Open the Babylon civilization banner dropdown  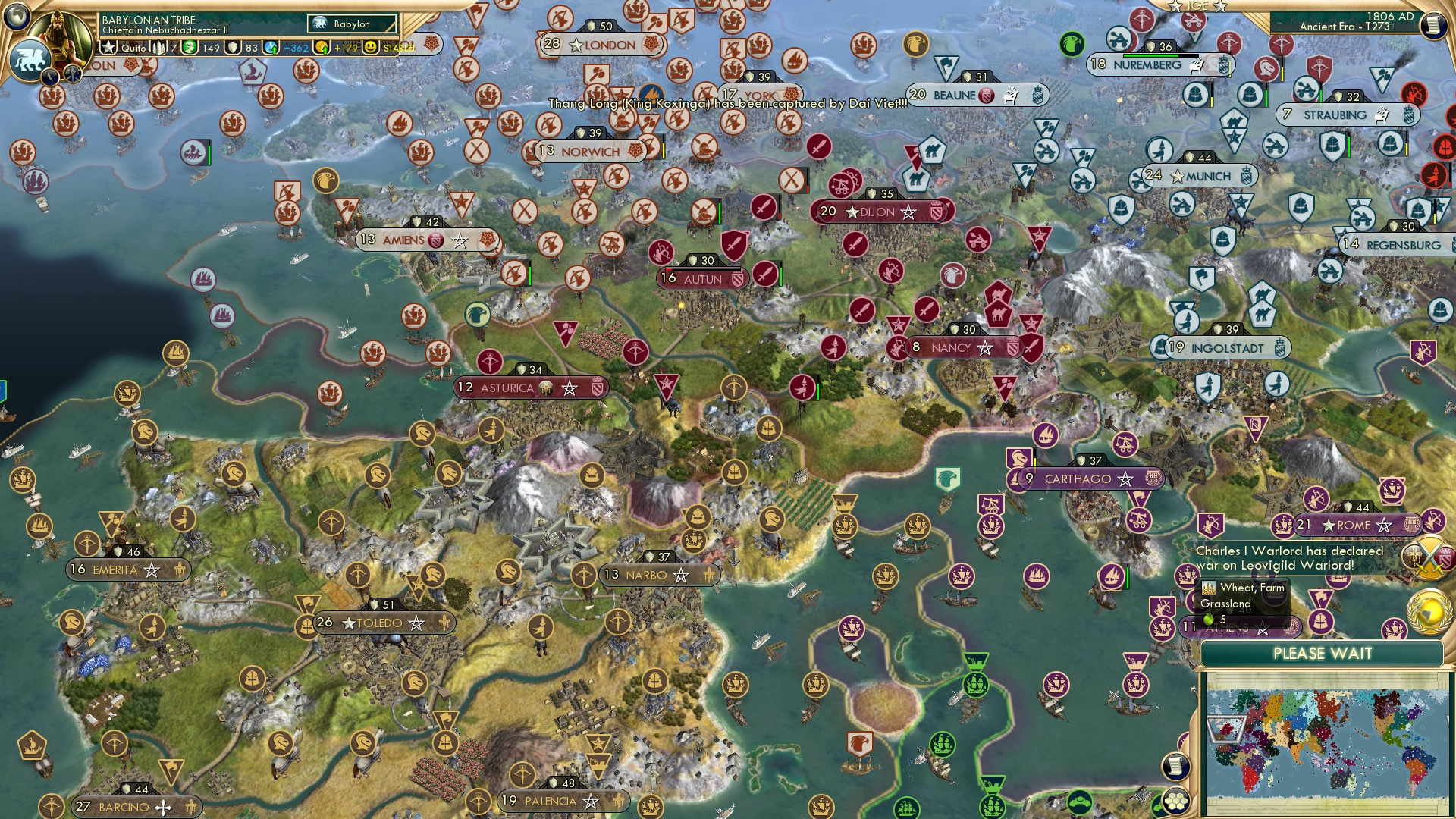pos(350,24)
